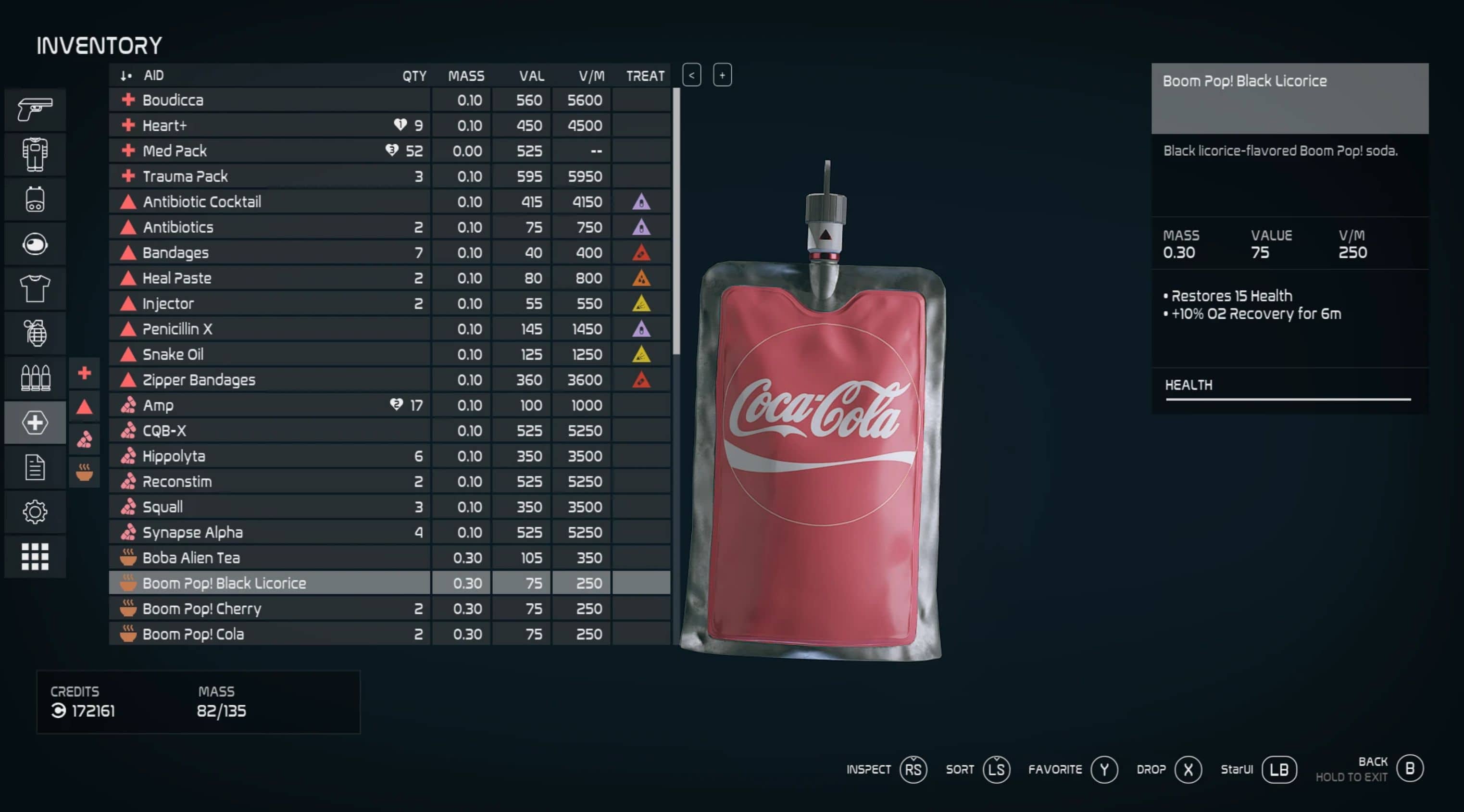
Task: Click the plus button beside column headers
Action: point(722,75)
